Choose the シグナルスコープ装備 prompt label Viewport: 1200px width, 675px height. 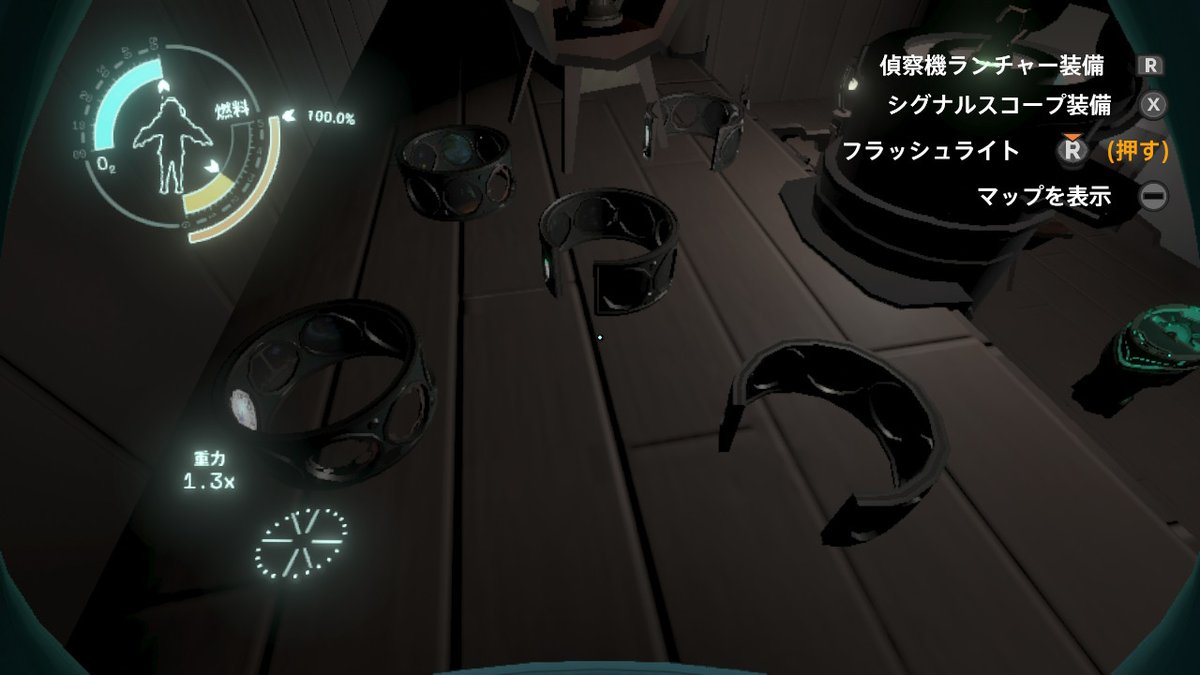[998, 105]
